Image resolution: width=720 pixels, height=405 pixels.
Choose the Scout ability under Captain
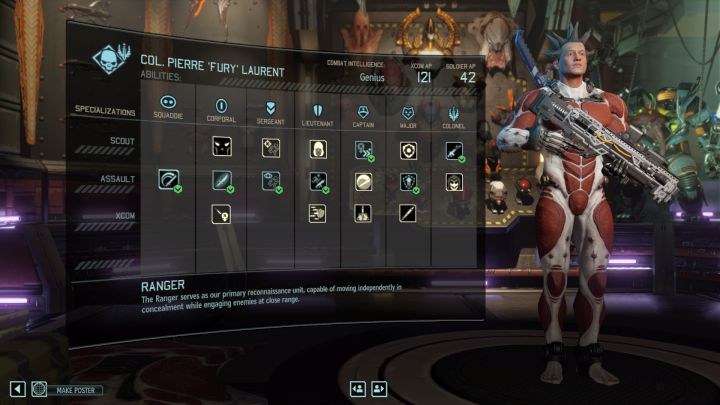tap(362, 149)
